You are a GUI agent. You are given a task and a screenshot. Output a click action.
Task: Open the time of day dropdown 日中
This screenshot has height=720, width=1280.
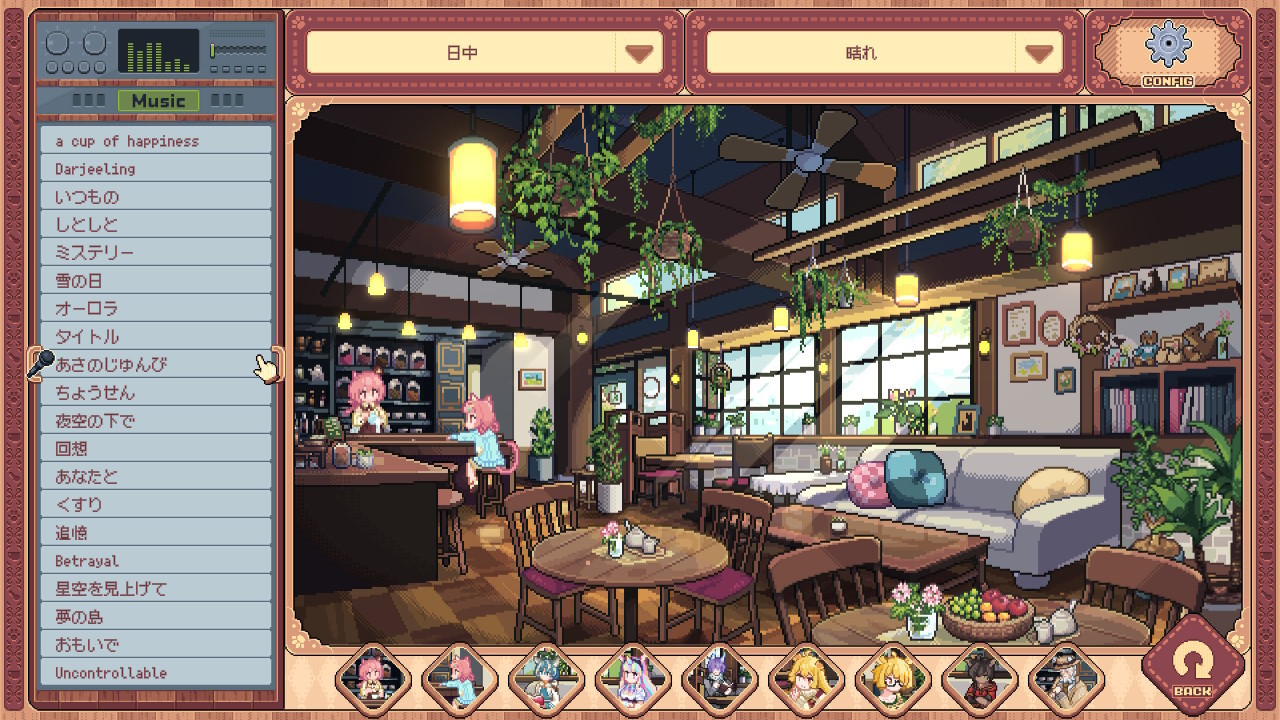(x=484, y=53)
